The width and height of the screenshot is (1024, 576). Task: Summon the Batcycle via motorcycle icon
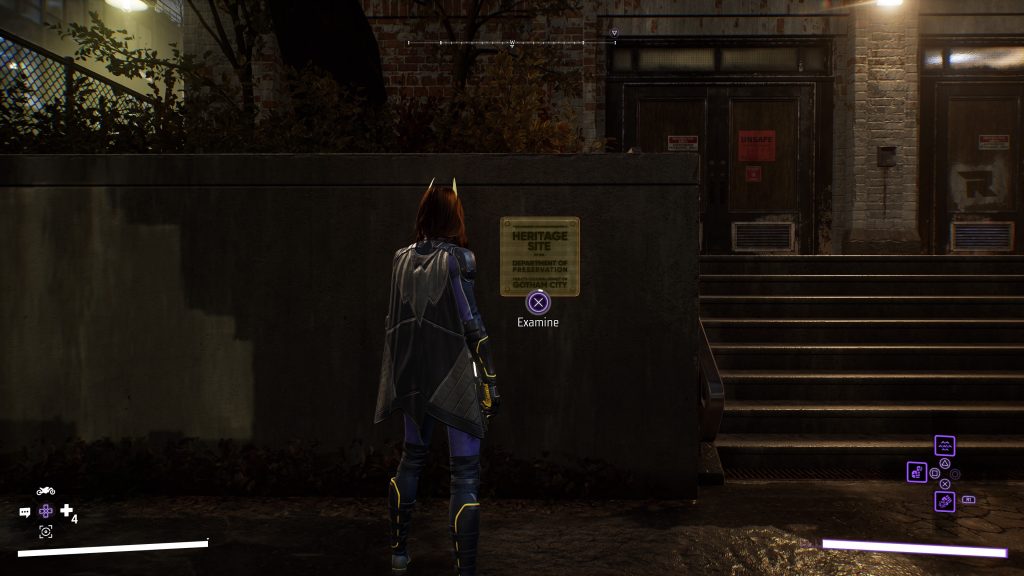[x=45, y=491]
